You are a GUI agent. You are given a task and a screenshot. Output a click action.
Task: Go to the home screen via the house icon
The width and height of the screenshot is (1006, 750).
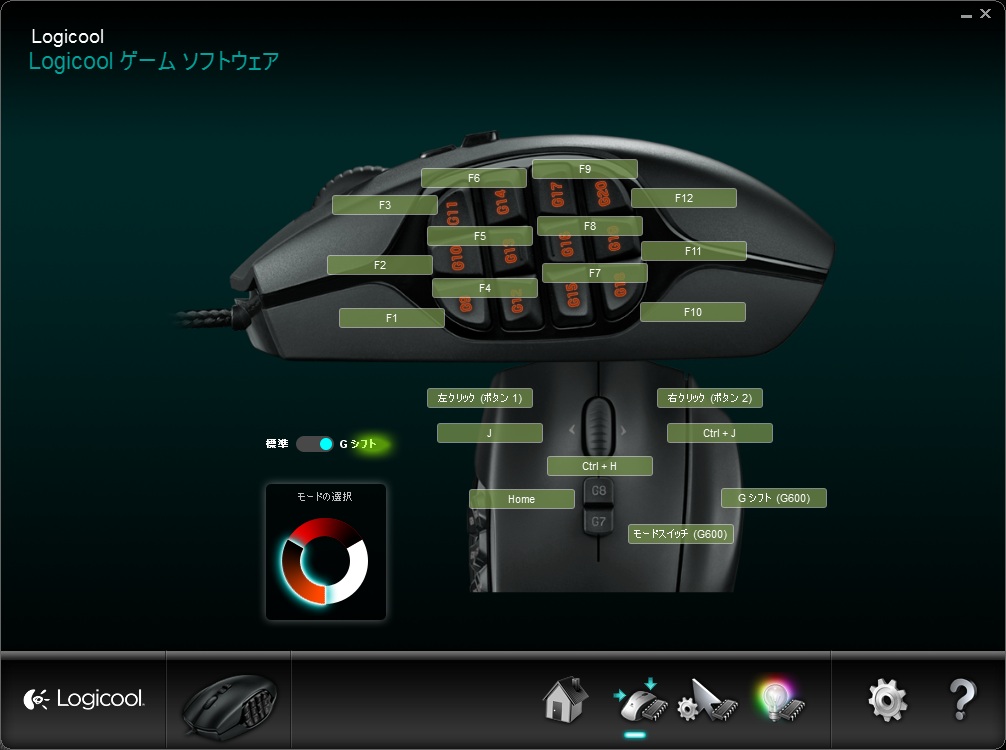coord(565,700)
